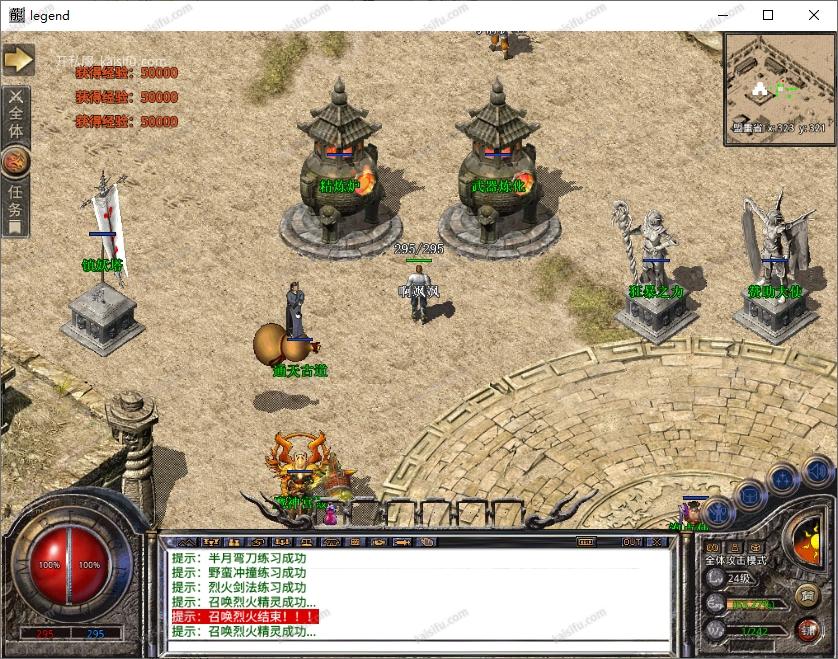This screenshot has width=838, height=659.
Task: Maximize the legend game window
Action: coord(768,15)
